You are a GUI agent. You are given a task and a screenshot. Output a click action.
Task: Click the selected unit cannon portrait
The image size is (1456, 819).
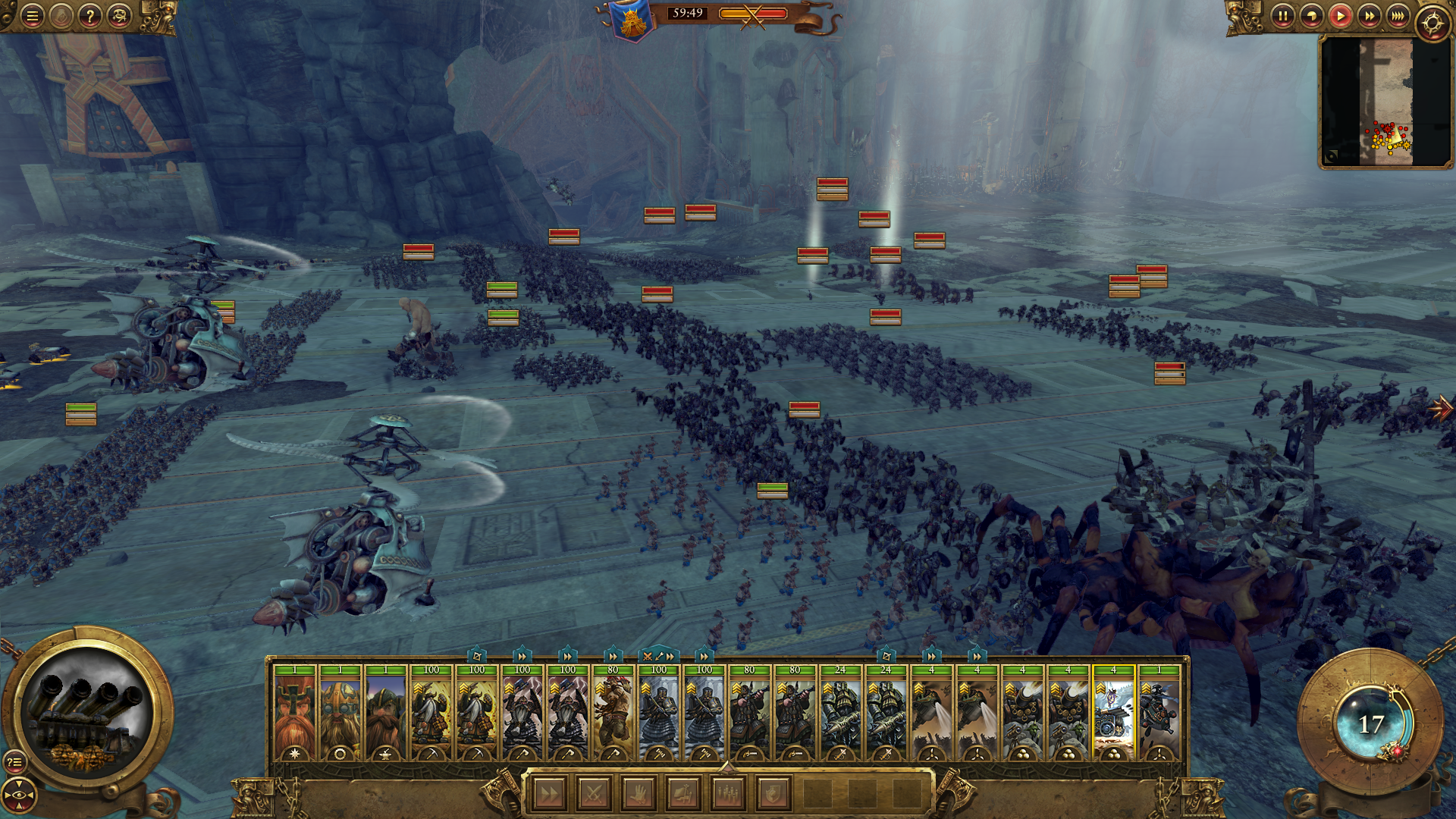point(89,714)
